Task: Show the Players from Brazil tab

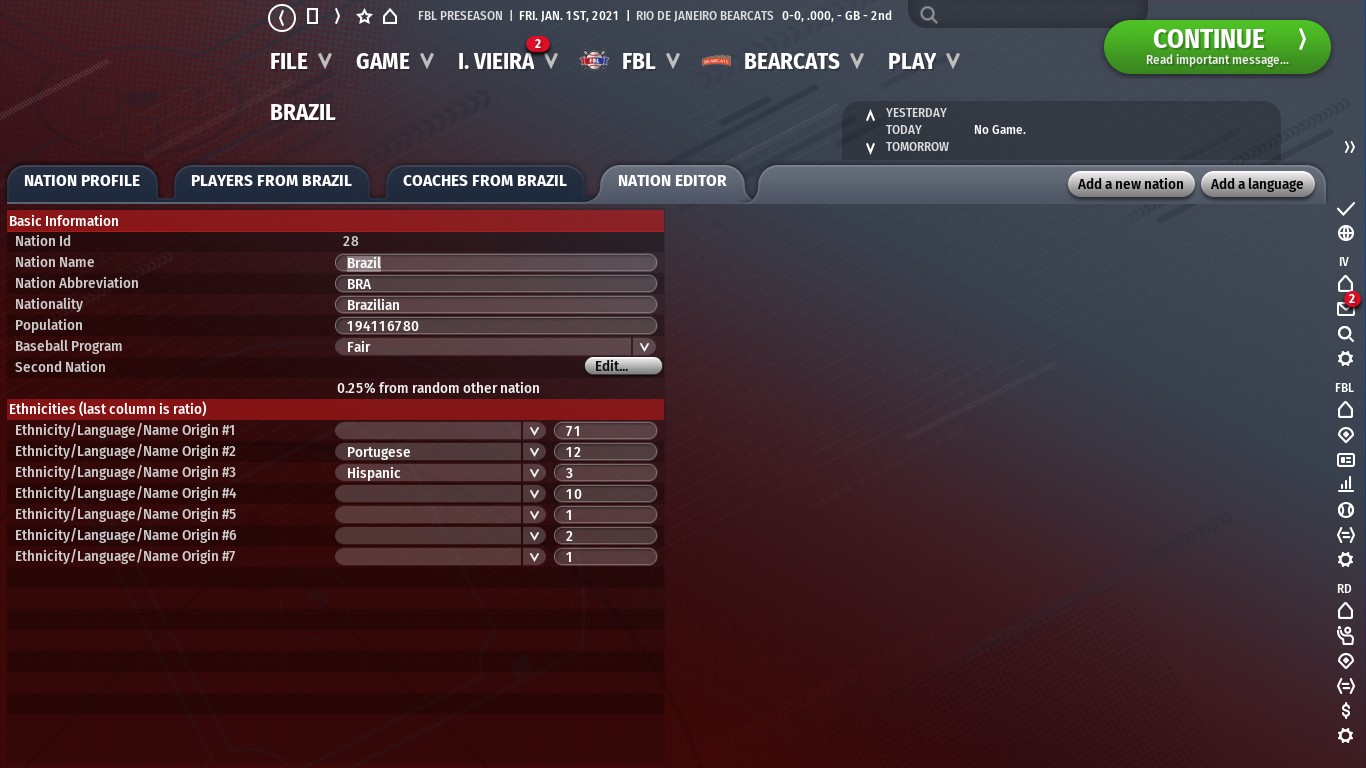Action: [x=271, y=181]
